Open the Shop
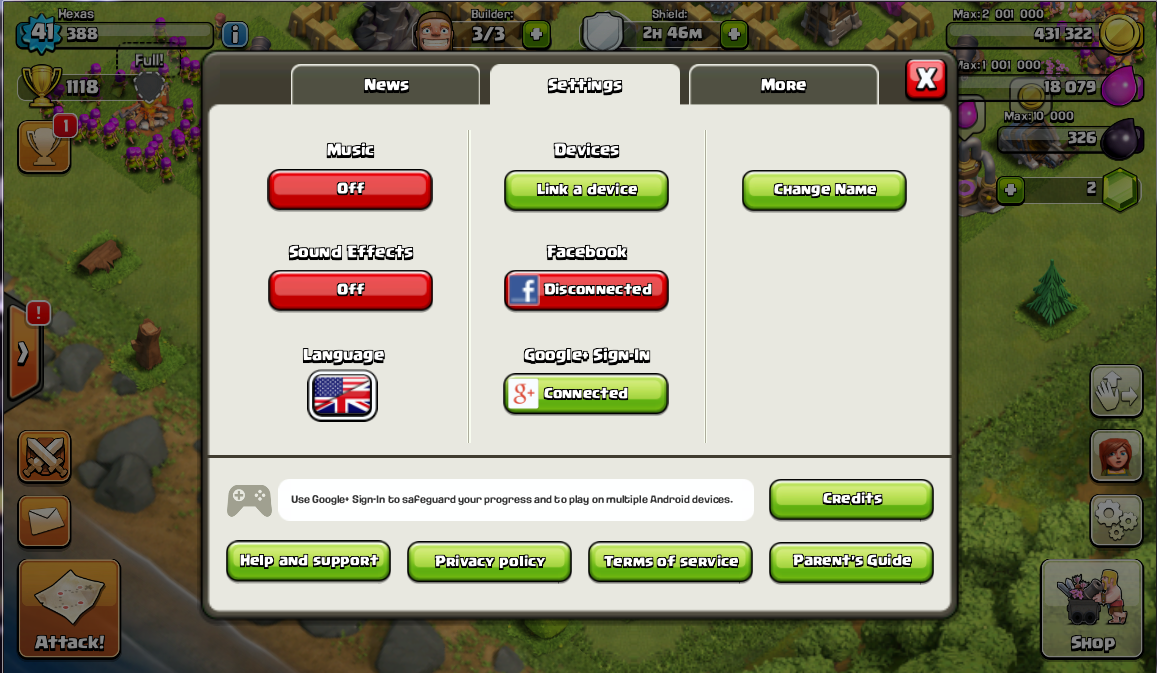This screenshot has height=673, width=1157. pos(1092,610)
